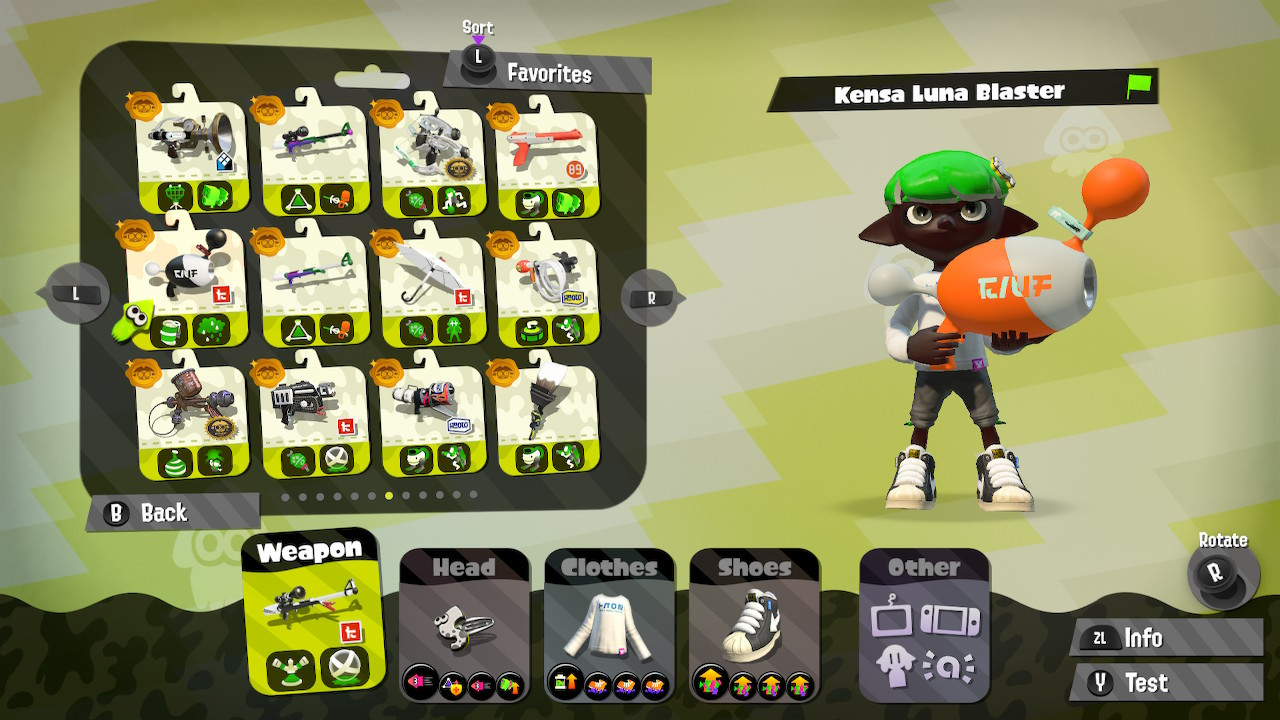Open the Clothes gear category
This screenshot has height=720, width=1280.
pyautogui.click(x=607, y=620)
